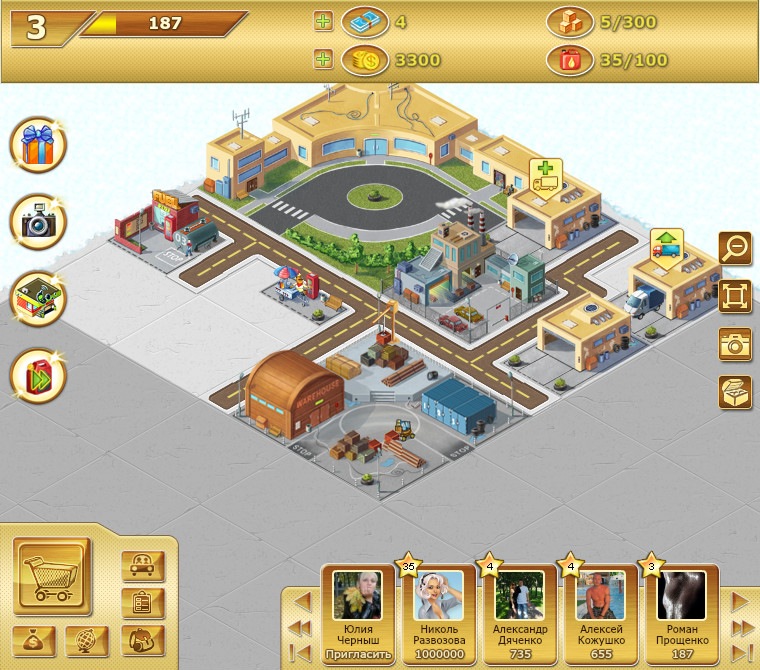This screenshot has width=760, height=670.
Task: Click the car with passengers button
Action: click(x=142, y=565)
